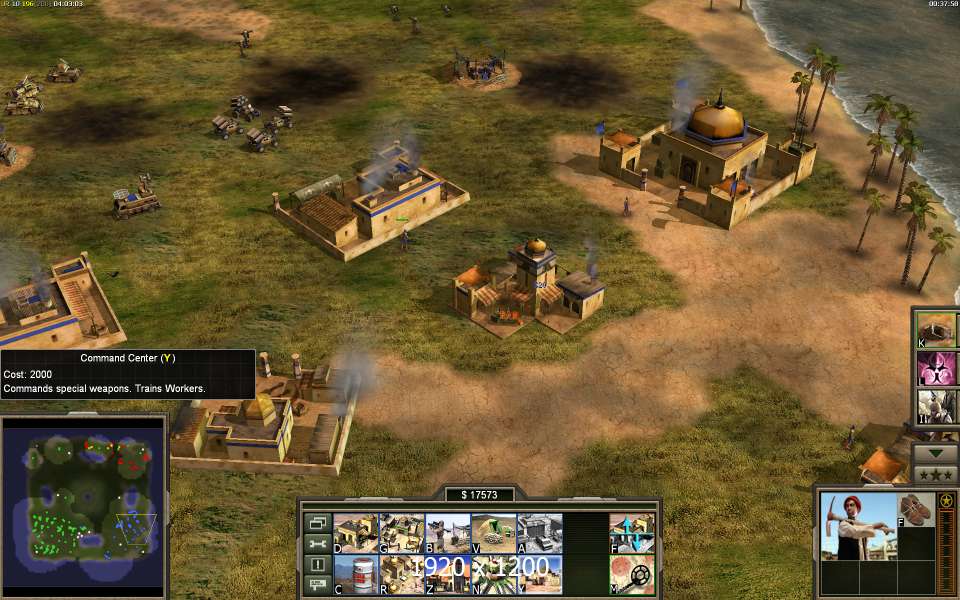Use the general power shortcut labeled K
This screenshot has height=600, width=960.
click(x=938, y=329)
